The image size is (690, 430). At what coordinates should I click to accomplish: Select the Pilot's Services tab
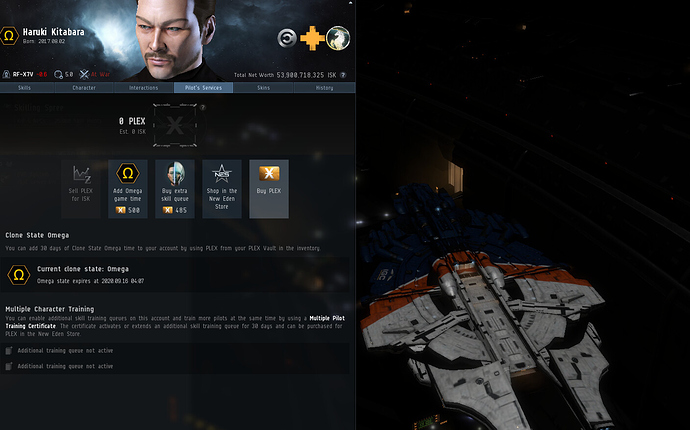click(x=201, y=88)
